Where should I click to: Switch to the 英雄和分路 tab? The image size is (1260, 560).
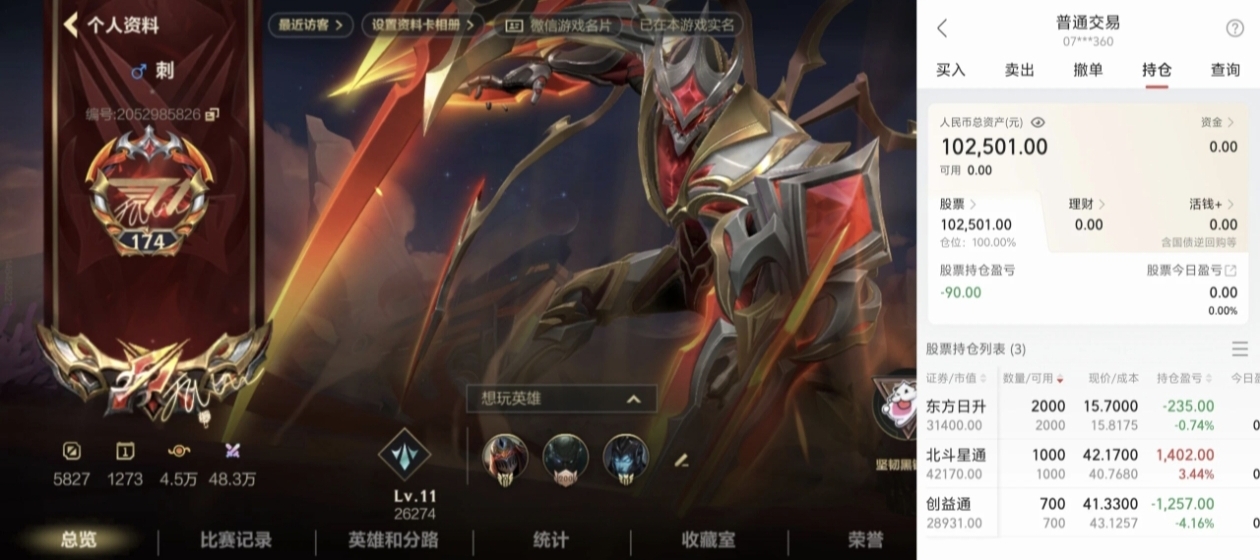pyautogui.click(x=393, y=540)
